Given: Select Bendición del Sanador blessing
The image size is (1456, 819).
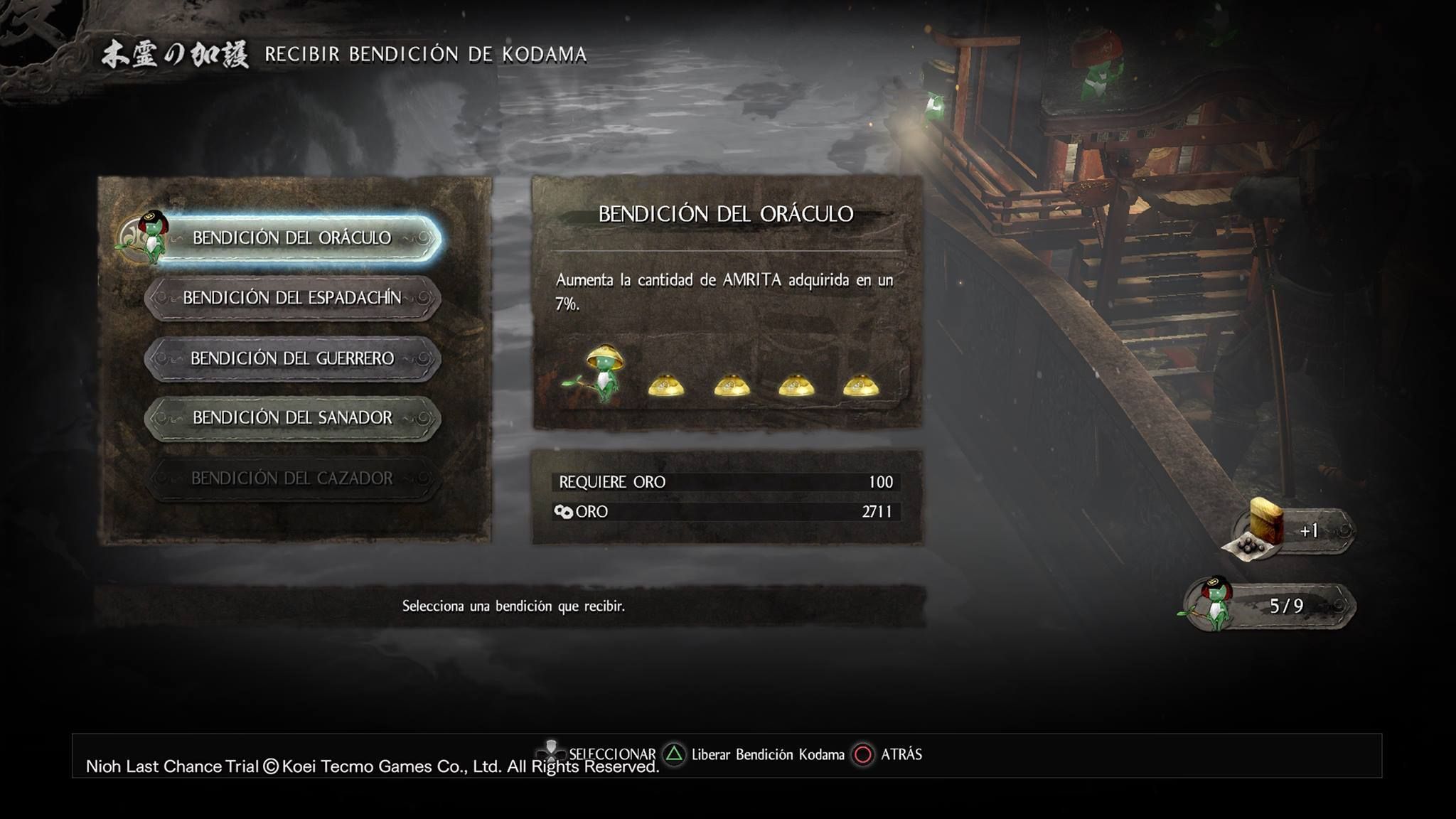Looking at the screenshot, I should (x=292, y=418).
